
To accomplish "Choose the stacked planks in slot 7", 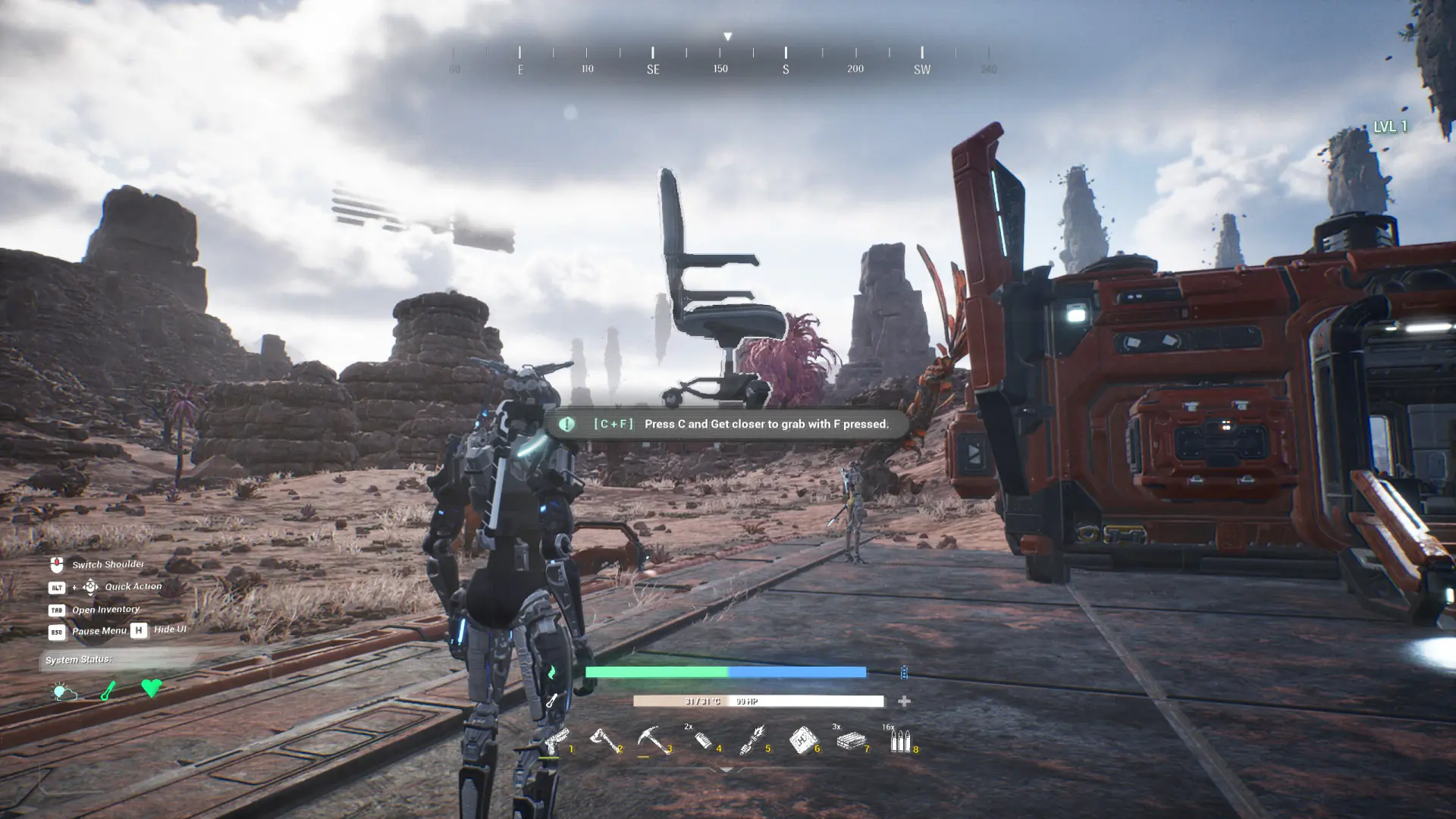I will click(851, 739).
